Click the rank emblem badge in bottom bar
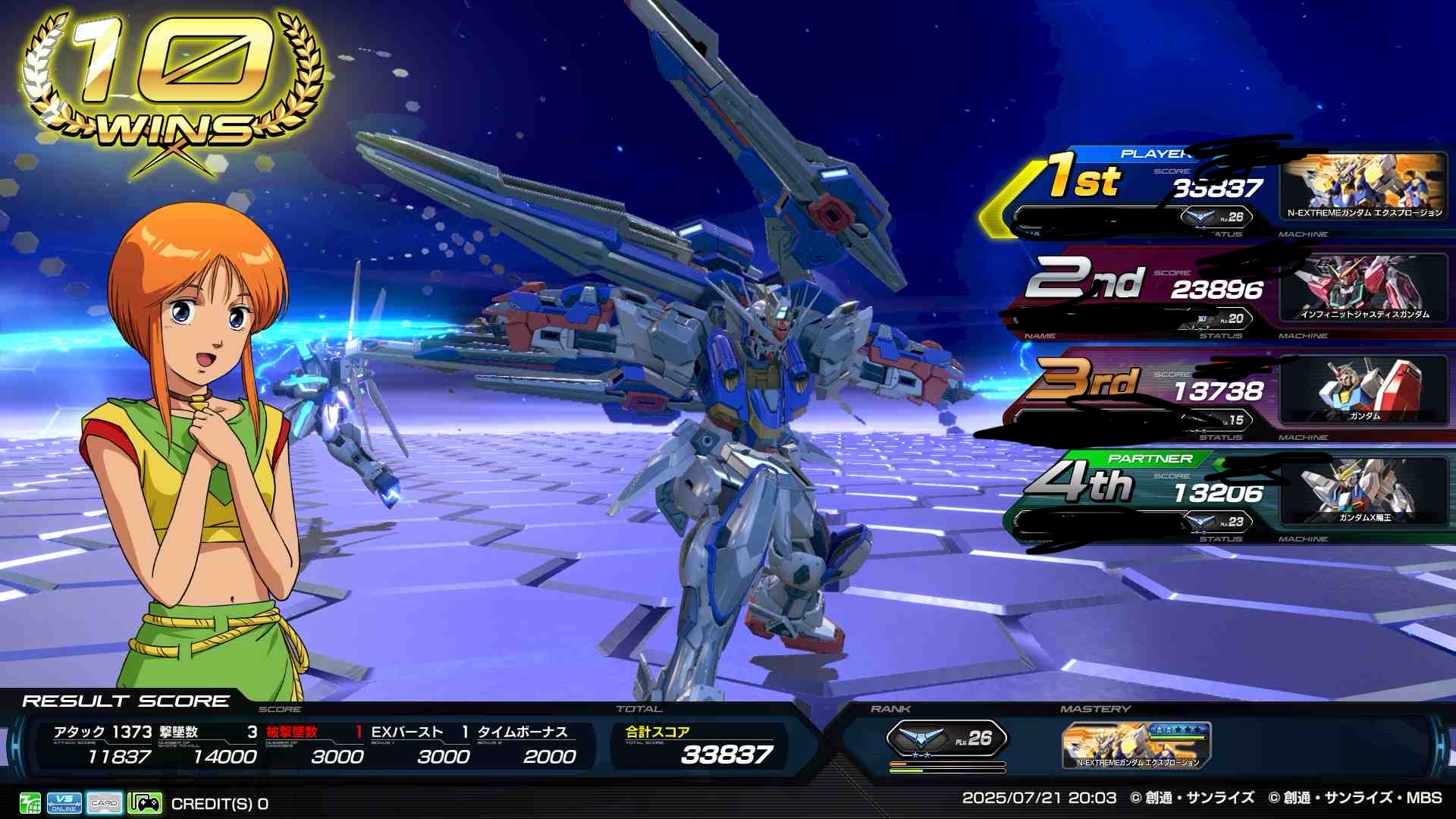Viewport: 1456px width, 819px height. [946, 738]
